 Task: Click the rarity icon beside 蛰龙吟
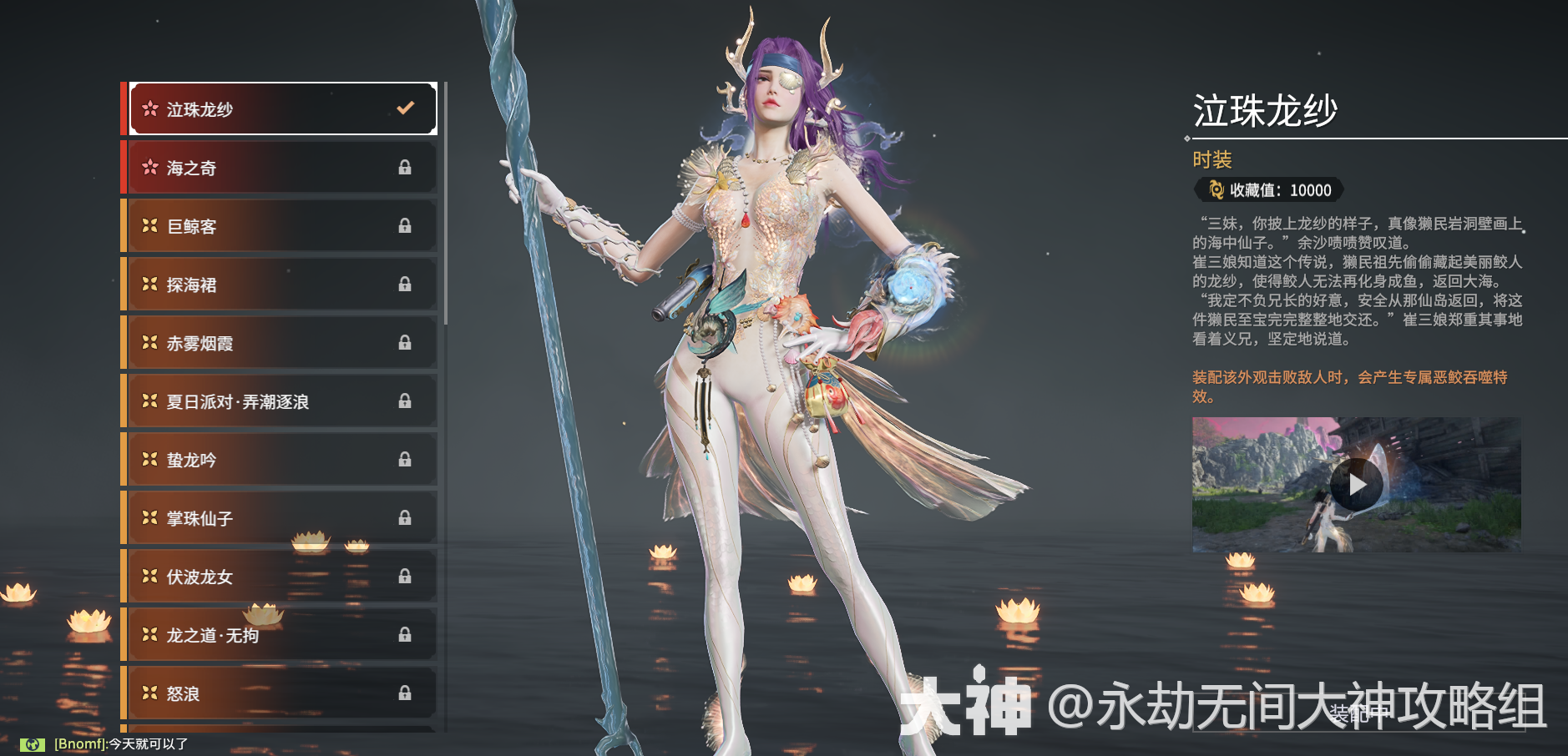[150, 460]
